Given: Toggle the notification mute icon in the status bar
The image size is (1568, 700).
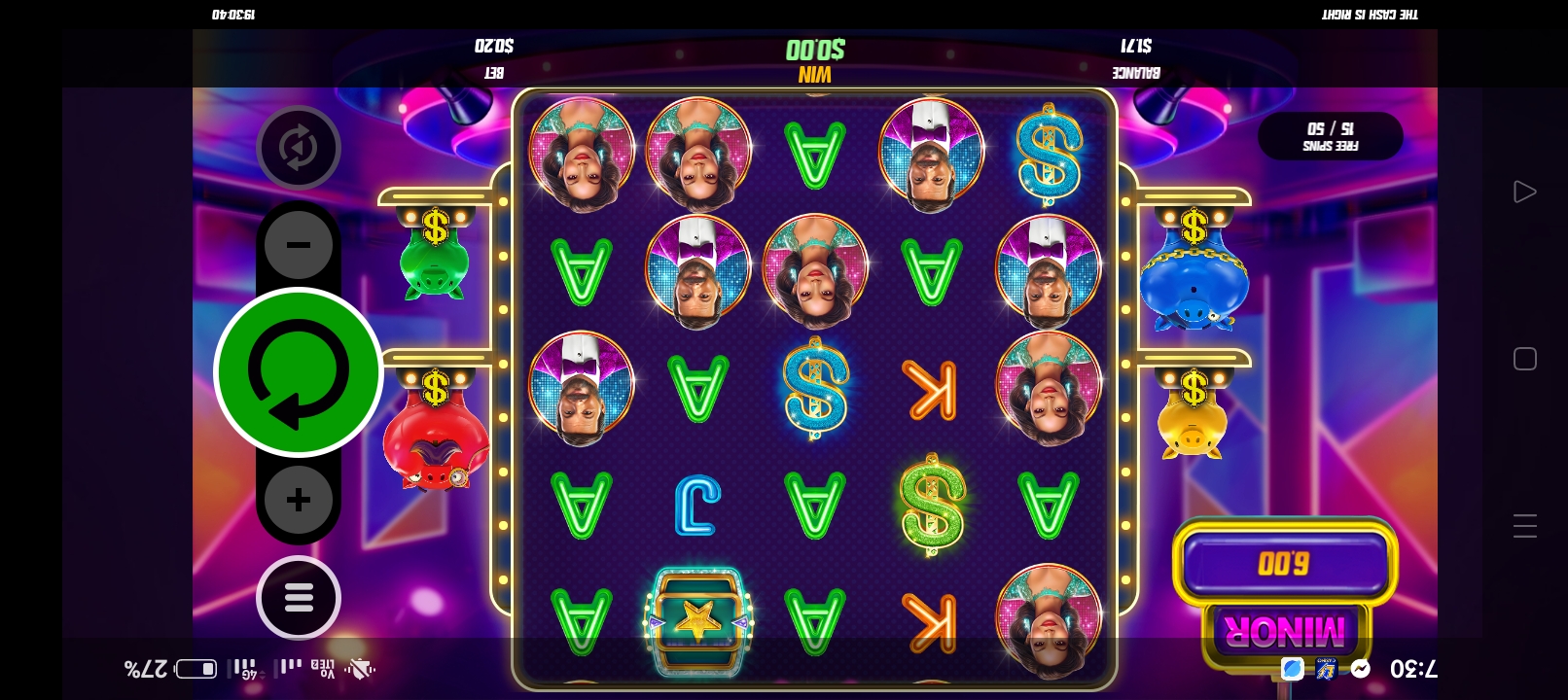Looking at the screenshot, I should tap(361, 669).
